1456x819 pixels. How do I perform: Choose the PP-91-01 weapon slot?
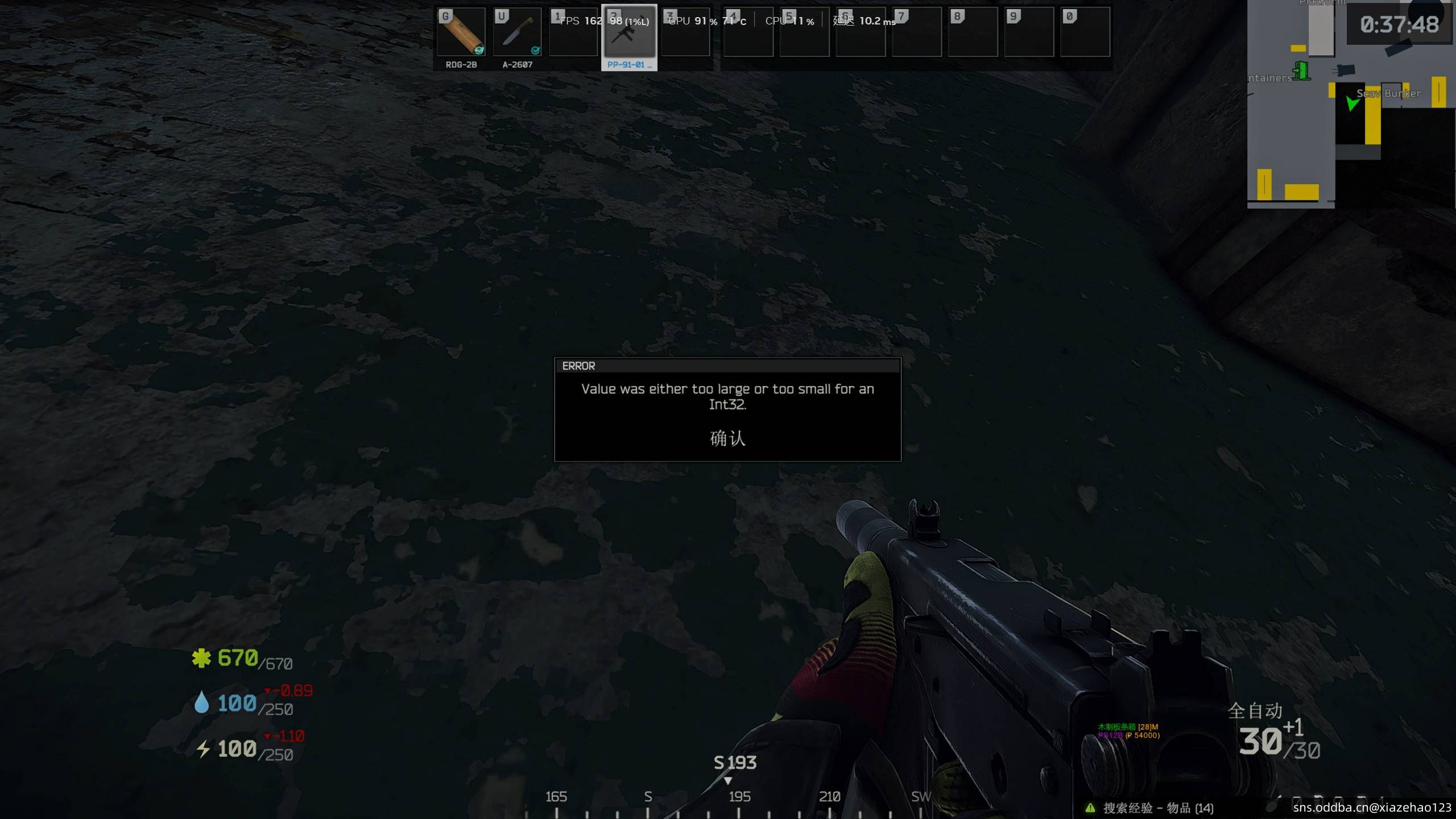(x=629, y=34)
